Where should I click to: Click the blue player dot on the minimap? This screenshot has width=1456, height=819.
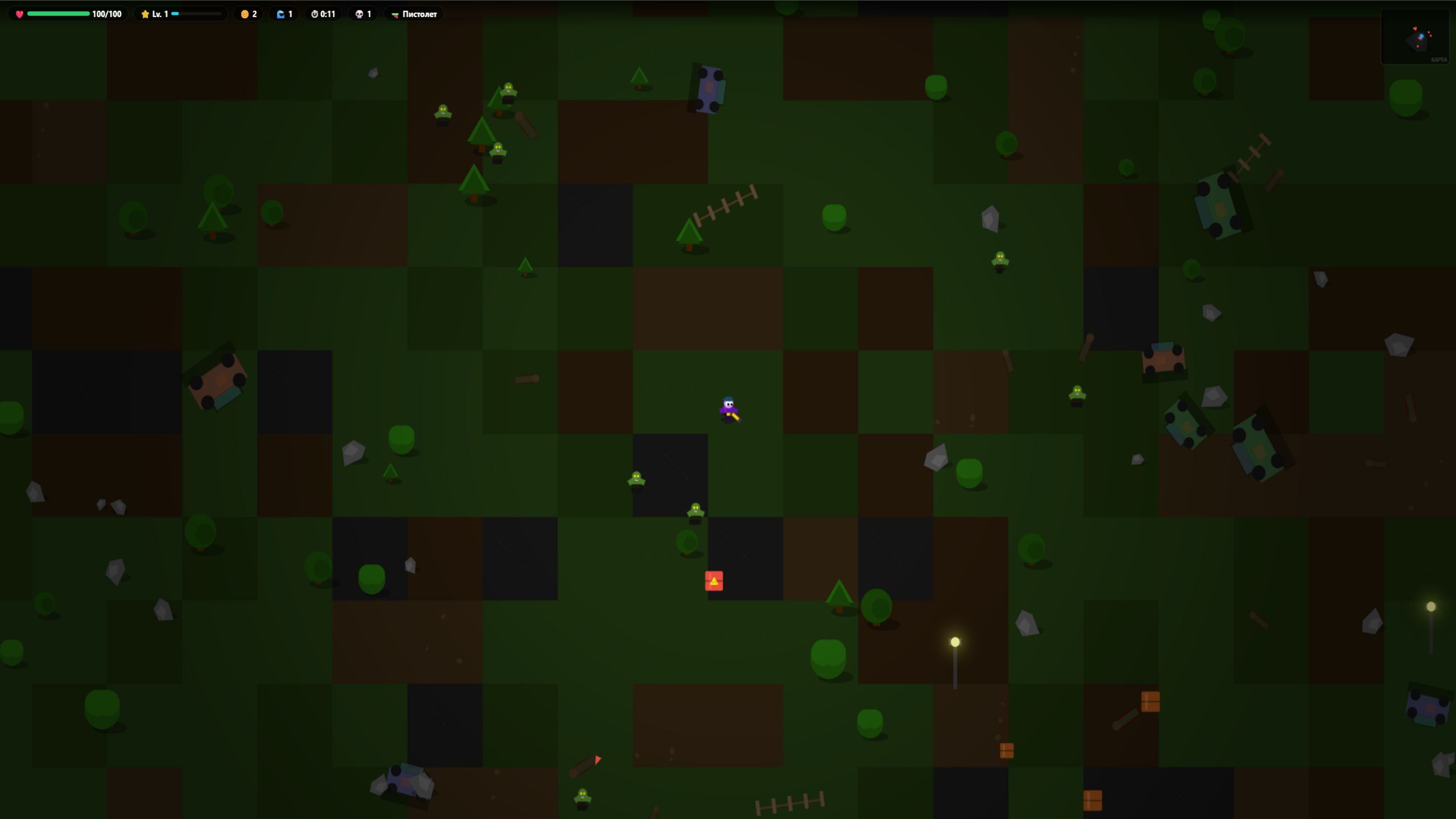point(1422,36)
